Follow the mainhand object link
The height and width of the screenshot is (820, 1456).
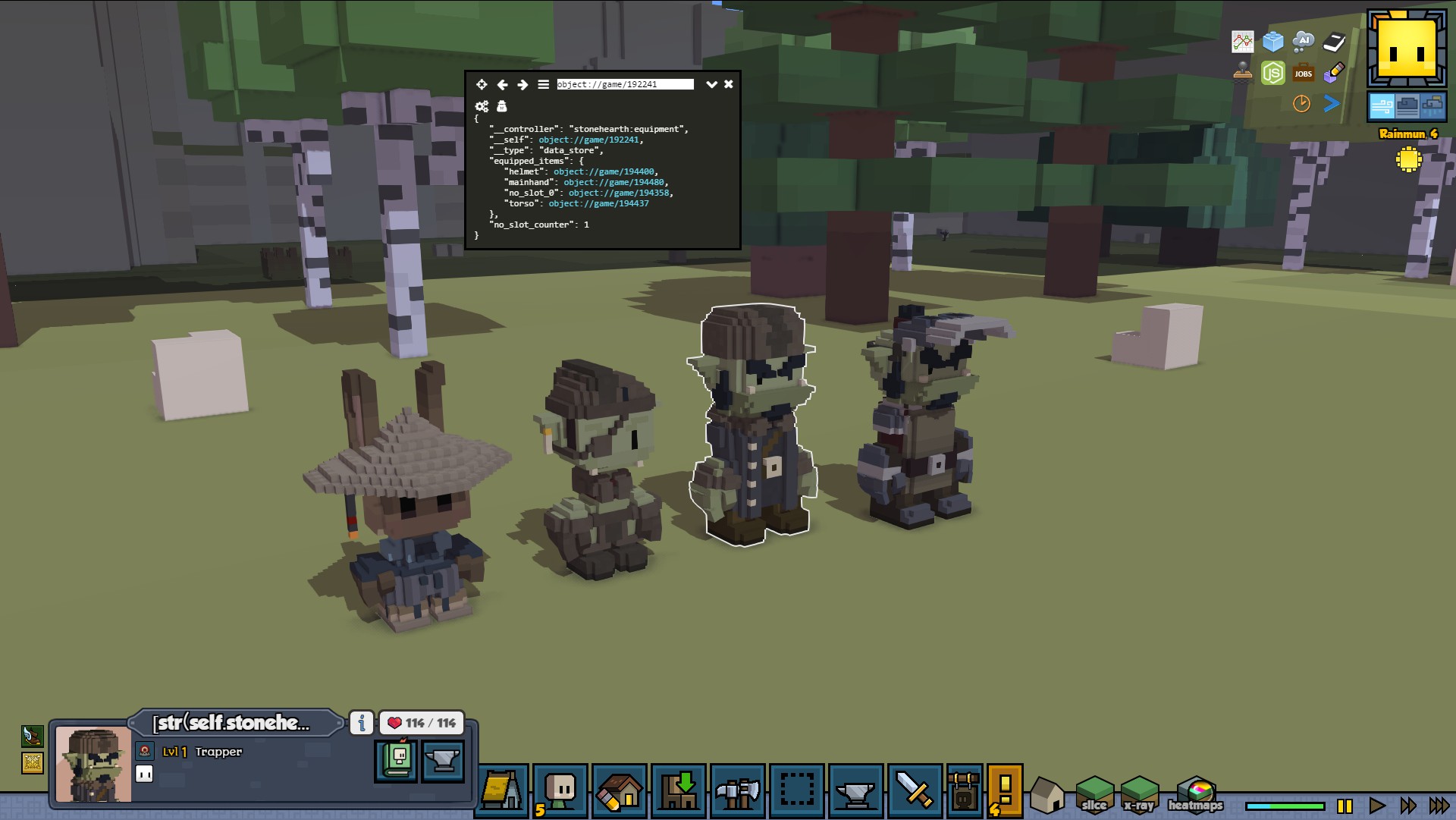click(x=613, y=182)
